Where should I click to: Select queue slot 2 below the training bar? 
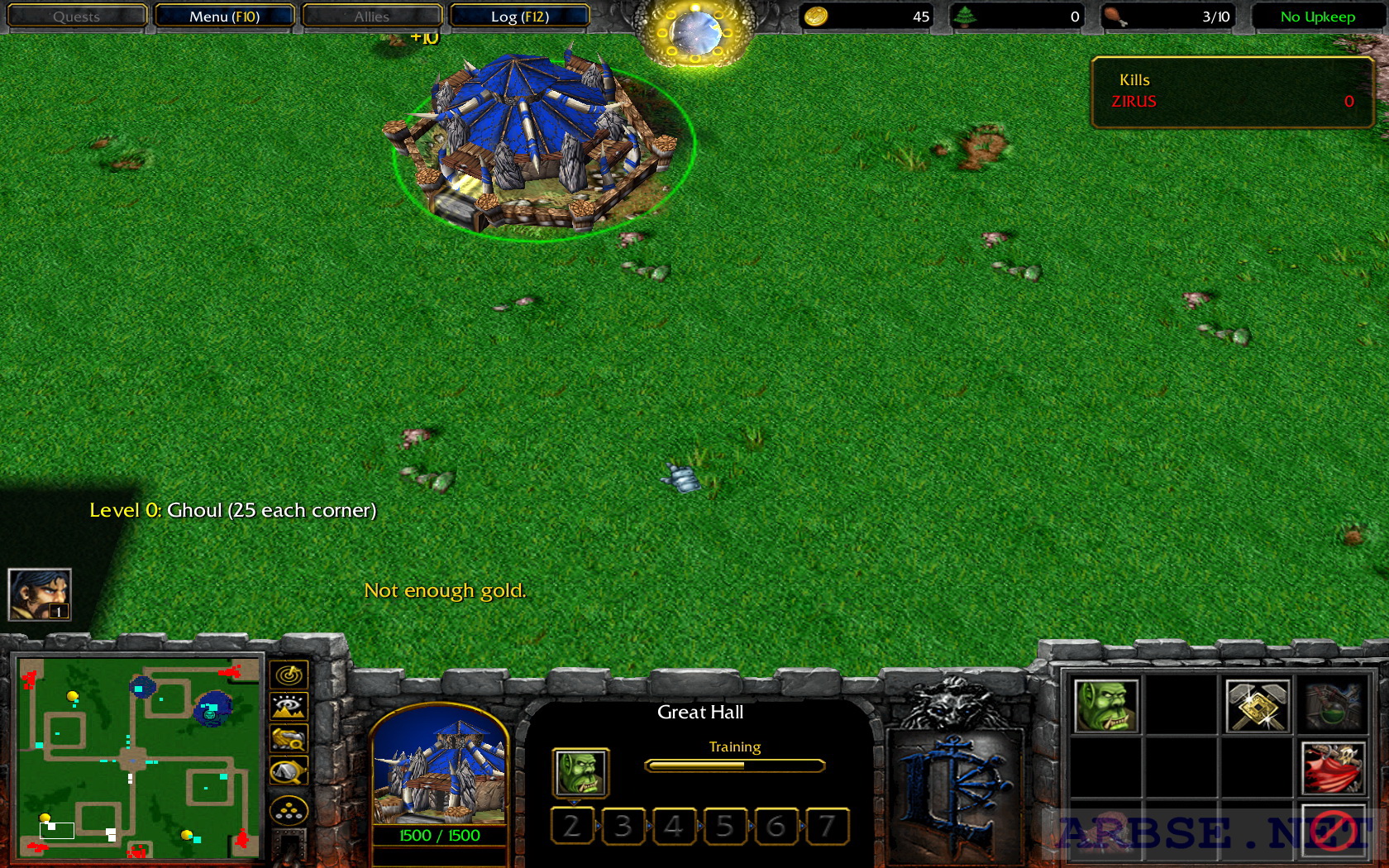[571, 826]
